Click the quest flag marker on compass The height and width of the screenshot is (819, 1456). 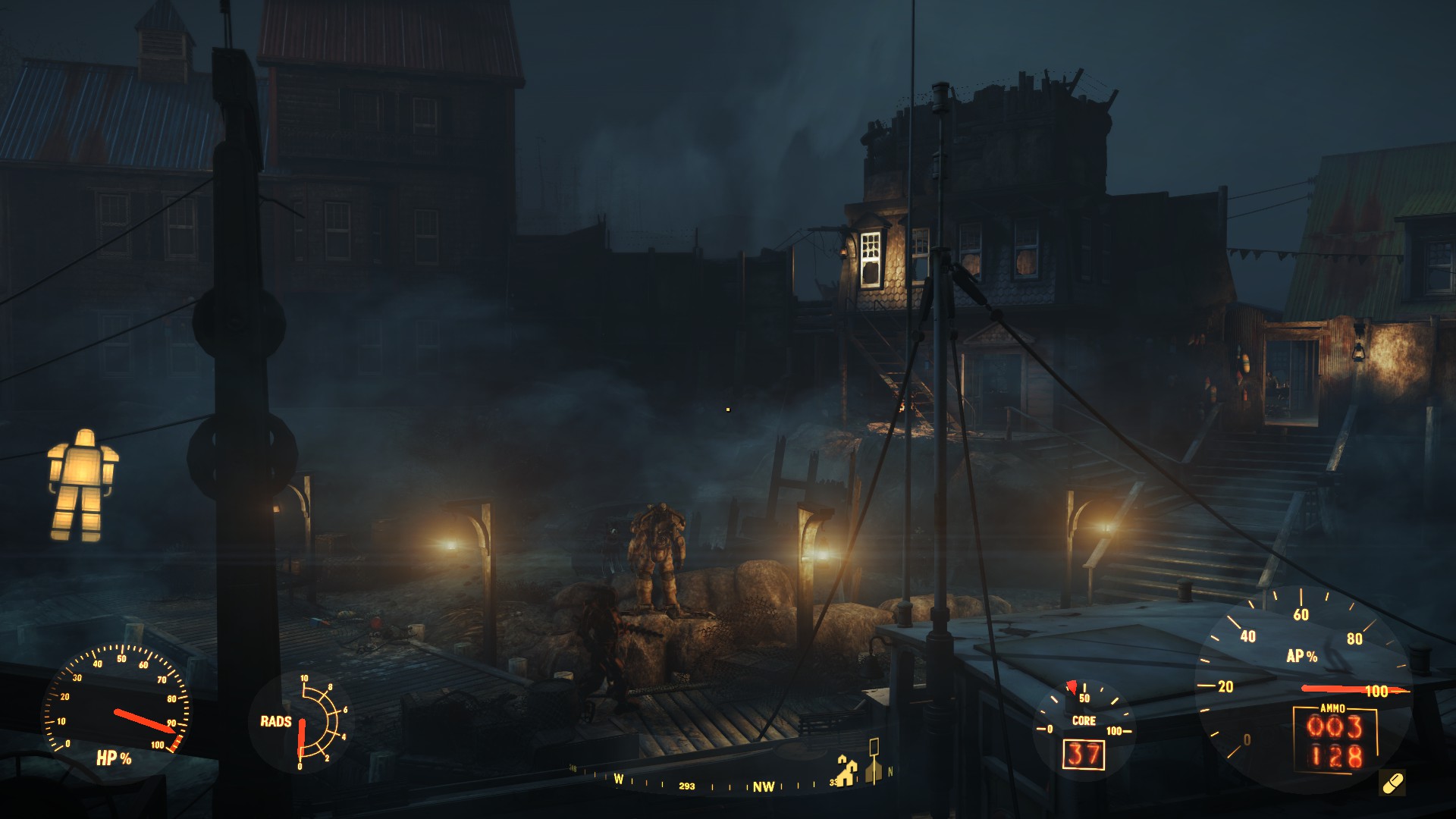[874, 761]
